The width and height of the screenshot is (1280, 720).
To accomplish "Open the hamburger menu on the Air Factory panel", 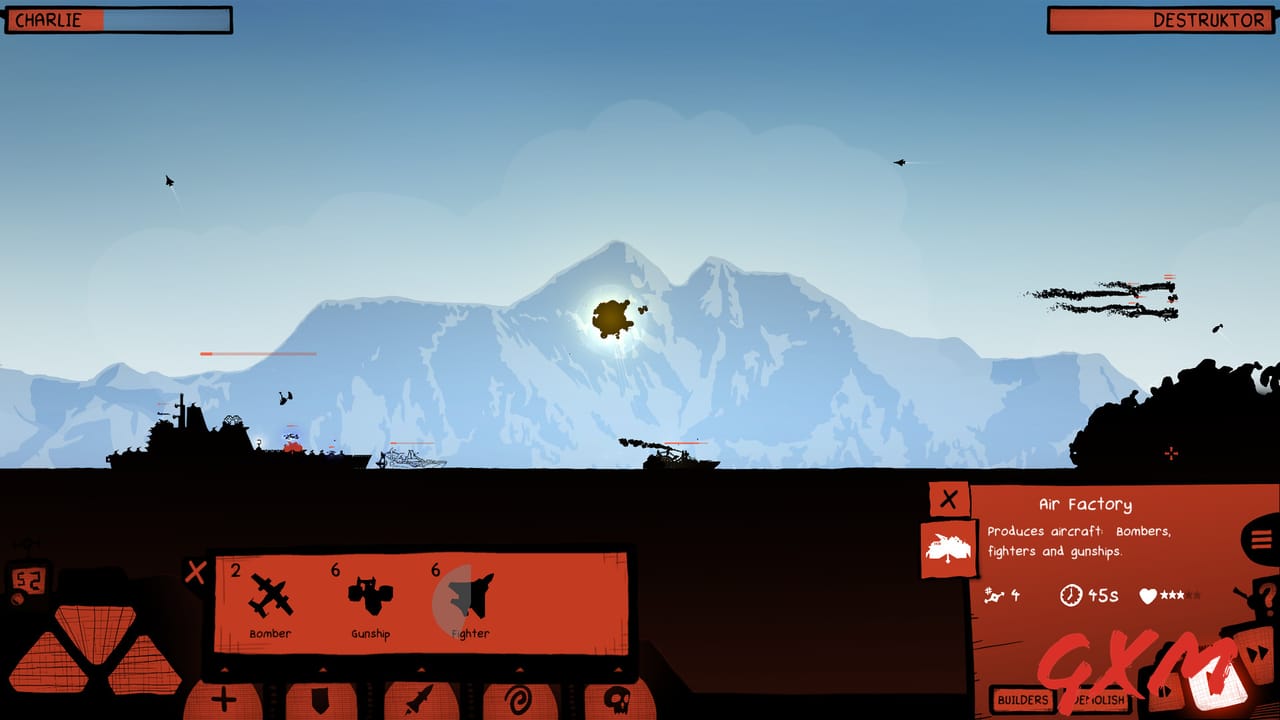I will 1260,538.
